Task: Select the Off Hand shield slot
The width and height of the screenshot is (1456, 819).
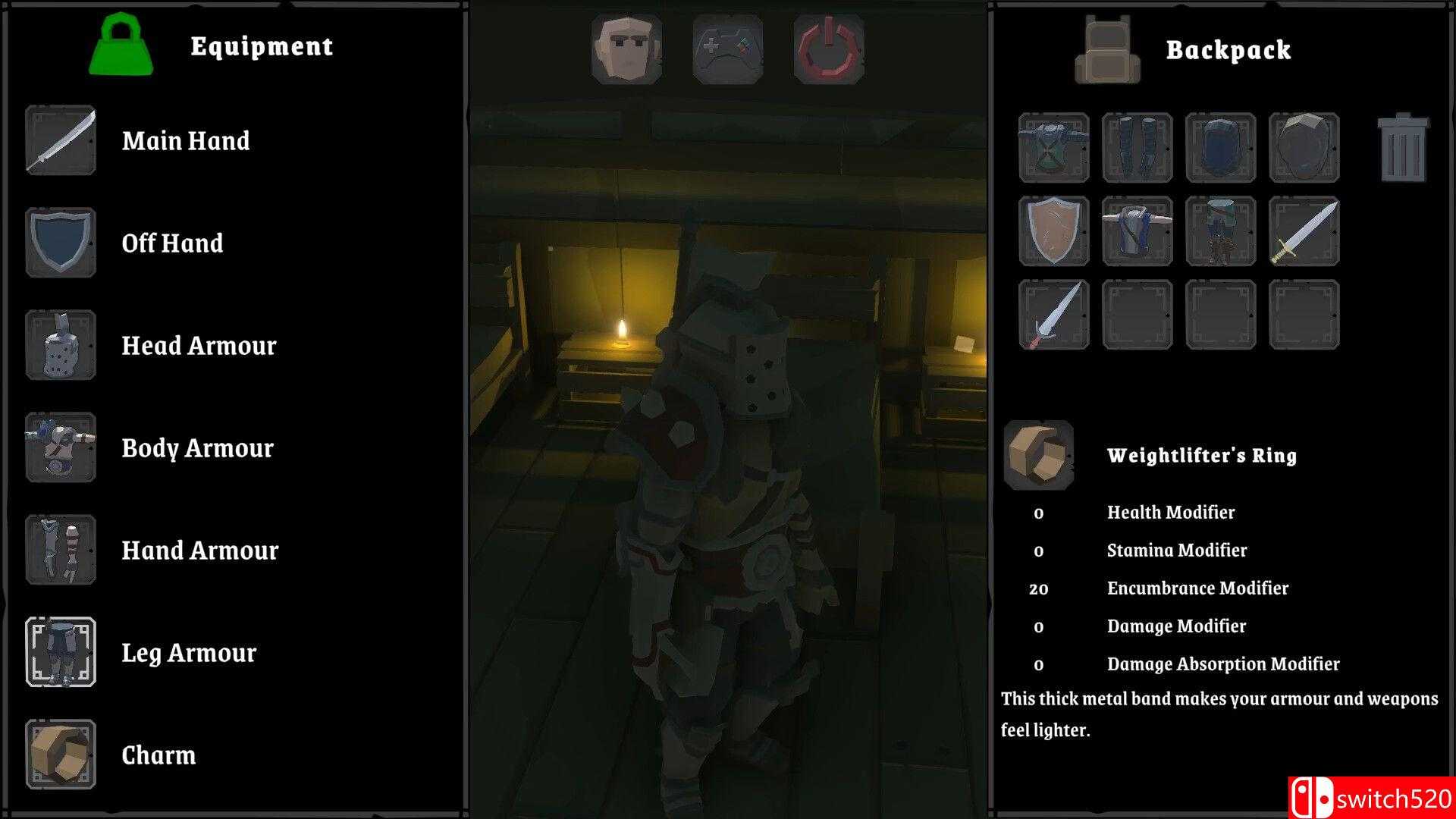Action: (x=60, y=243)
